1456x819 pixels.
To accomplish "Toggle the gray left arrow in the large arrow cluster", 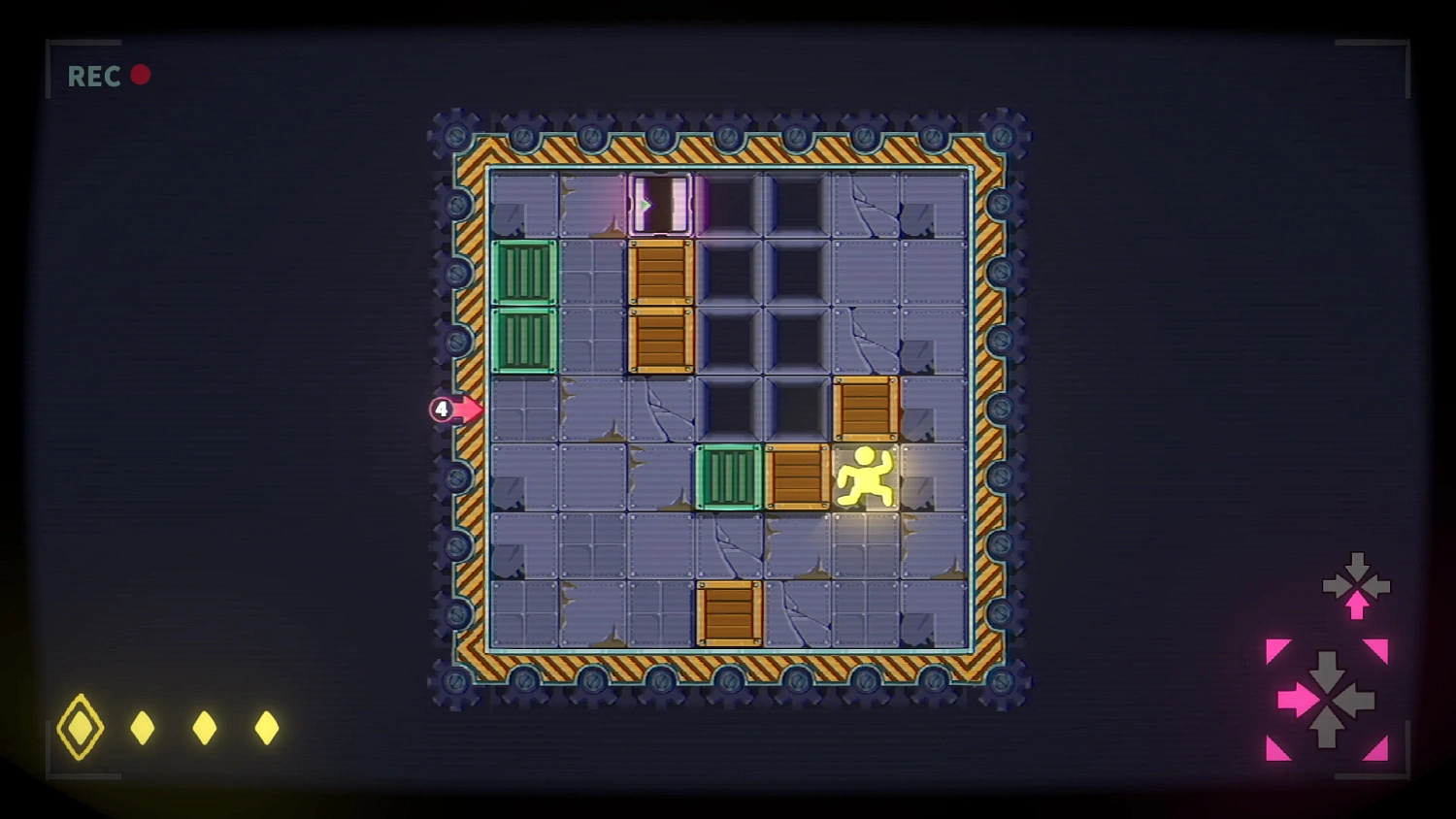I will 1363,699.
